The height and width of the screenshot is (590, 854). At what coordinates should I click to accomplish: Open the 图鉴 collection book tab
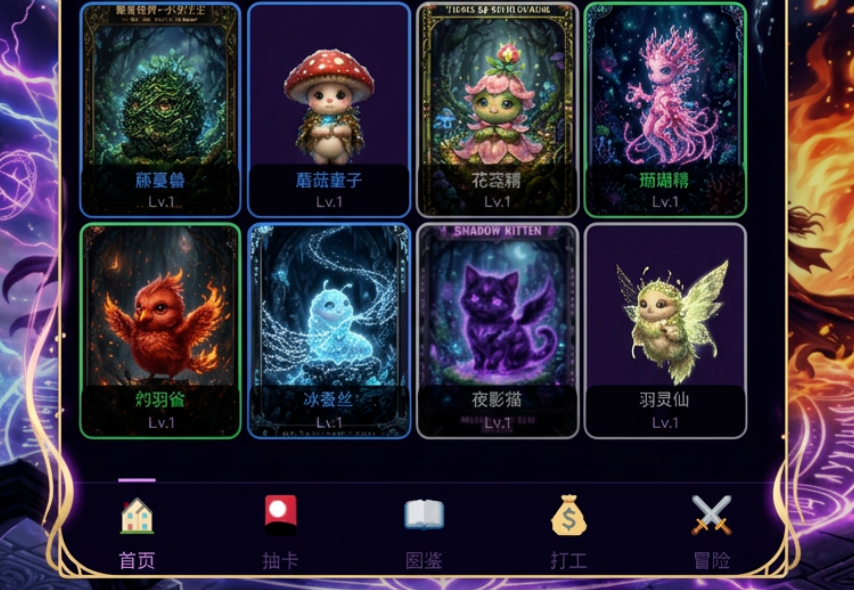(424, 533)
